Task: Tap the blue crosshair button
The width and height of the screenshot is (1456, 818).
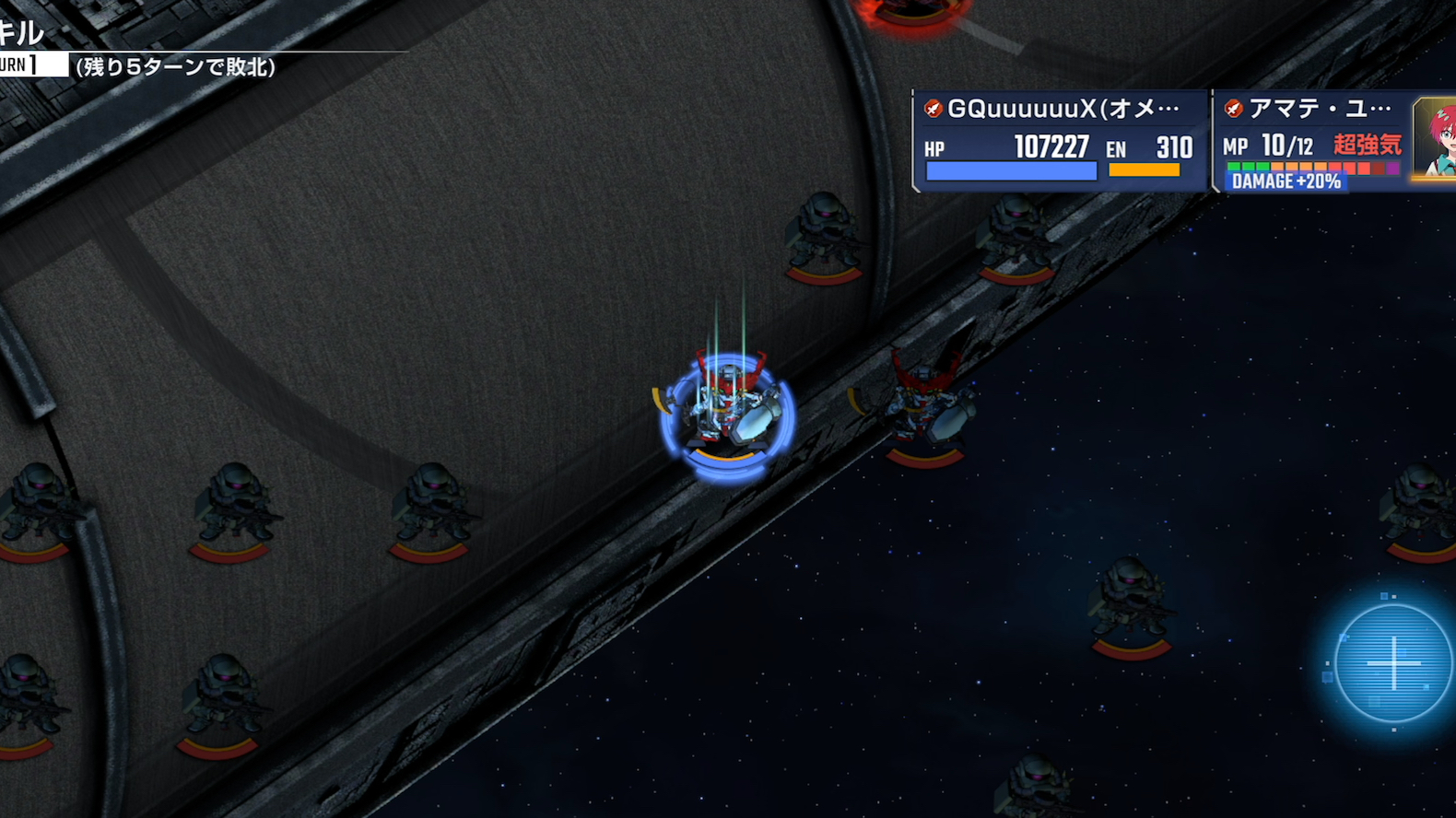Action: tap(1392, 662)
